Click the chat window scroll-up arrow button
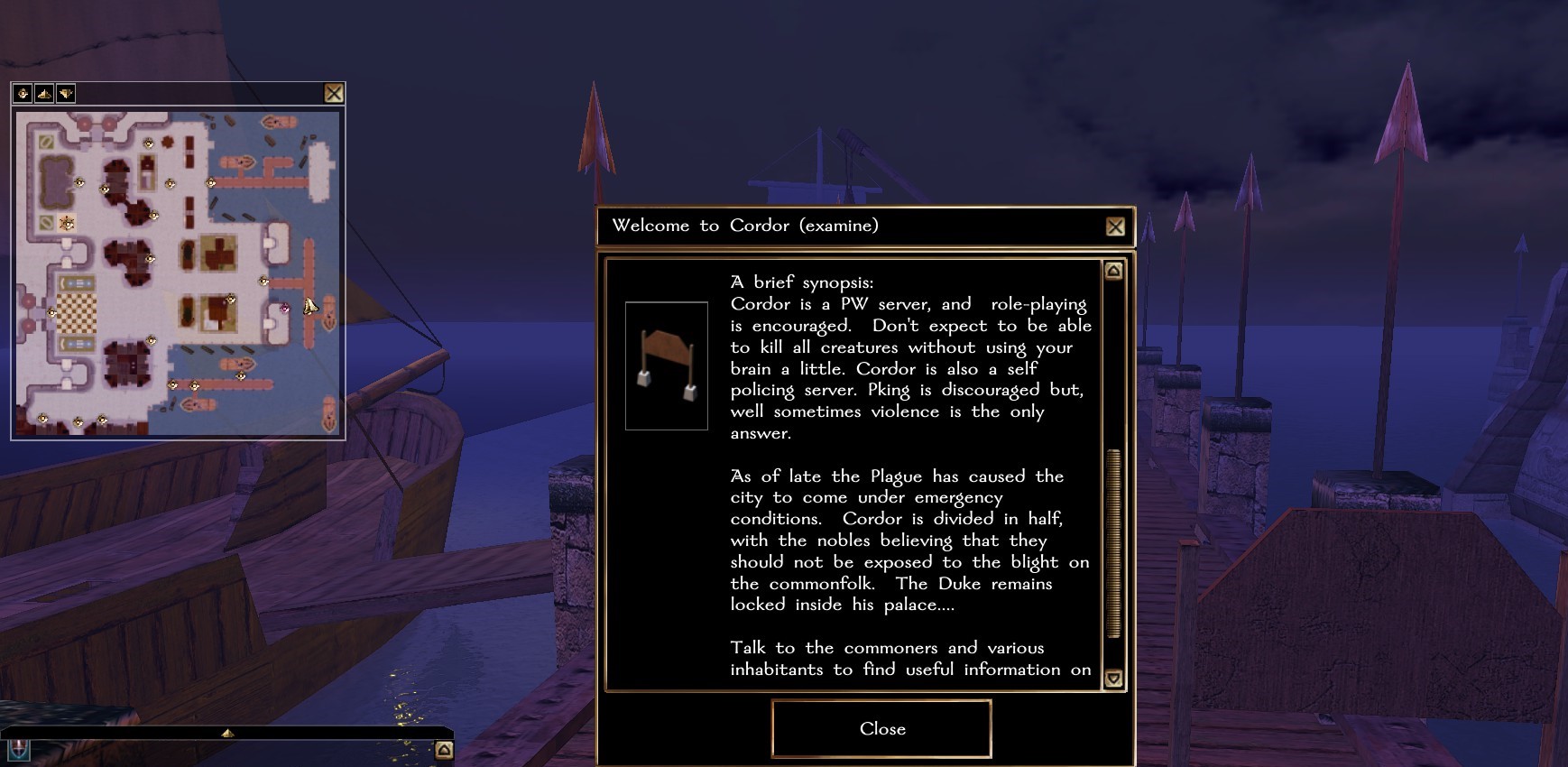This screenshot has height=767, width=1568. coord(444,750)
